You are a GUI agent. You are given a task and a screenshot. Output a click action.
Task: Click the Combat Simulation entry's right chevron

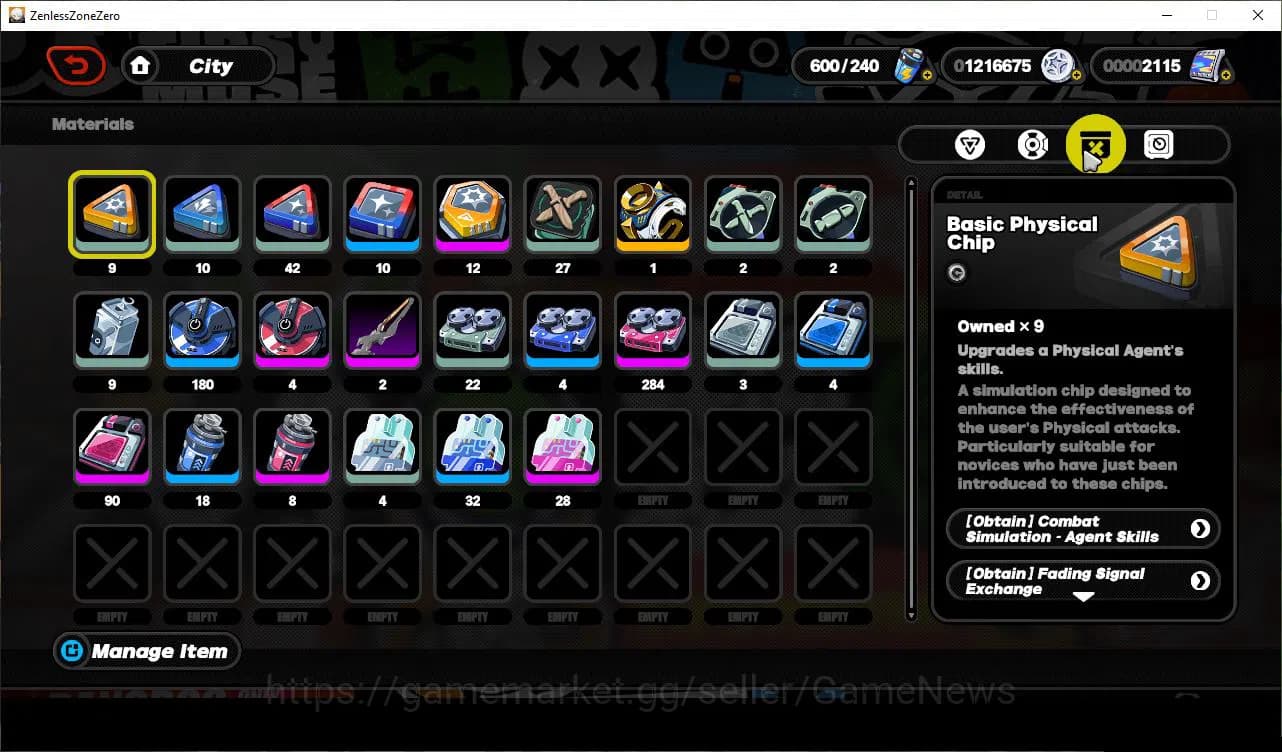coord(1201,528)
